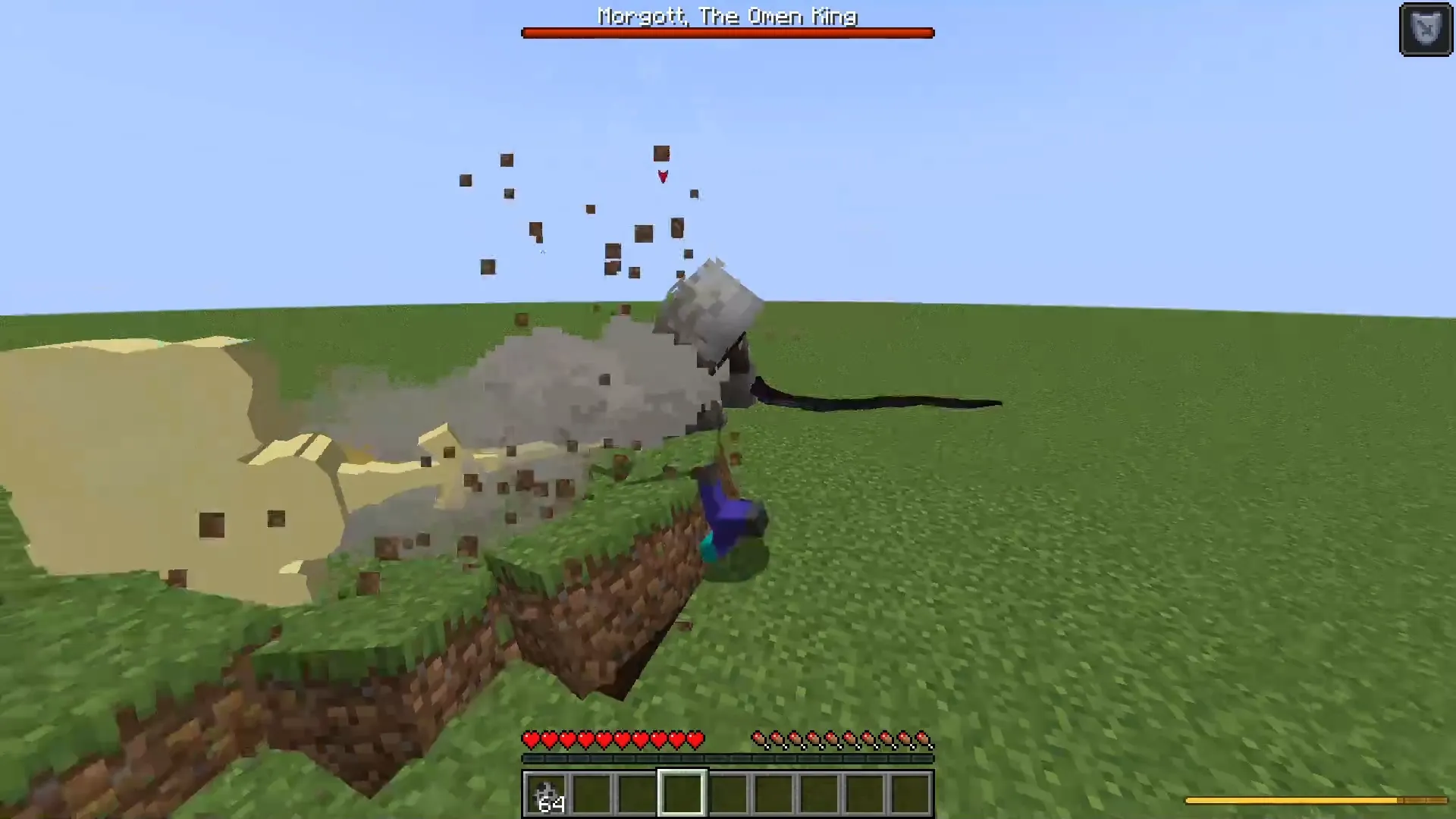The height and width of the screenshot is (819, 1456).
Task: Click the boss health bar
Action: point(726,33)
